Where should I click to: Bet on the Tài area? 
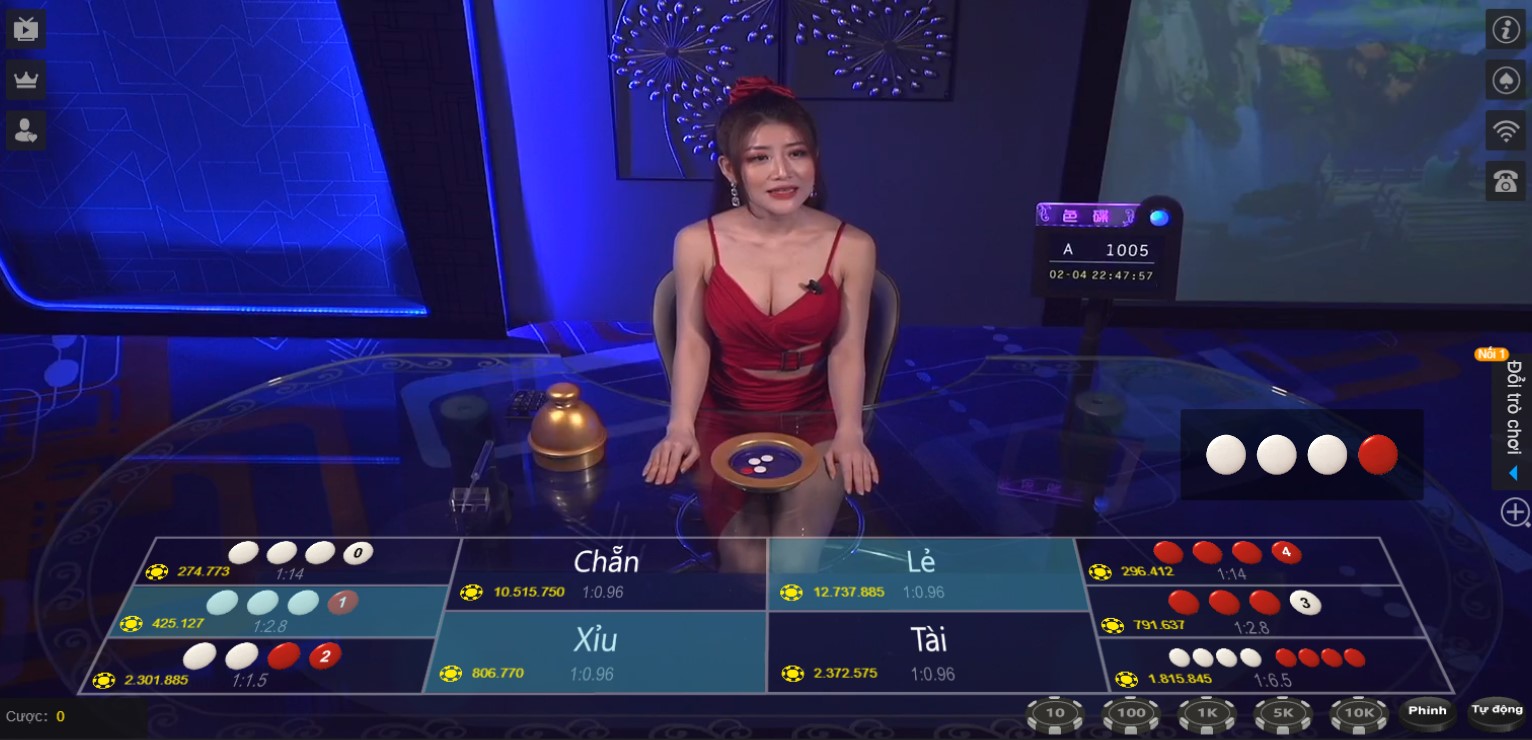[x=925, y=655]
